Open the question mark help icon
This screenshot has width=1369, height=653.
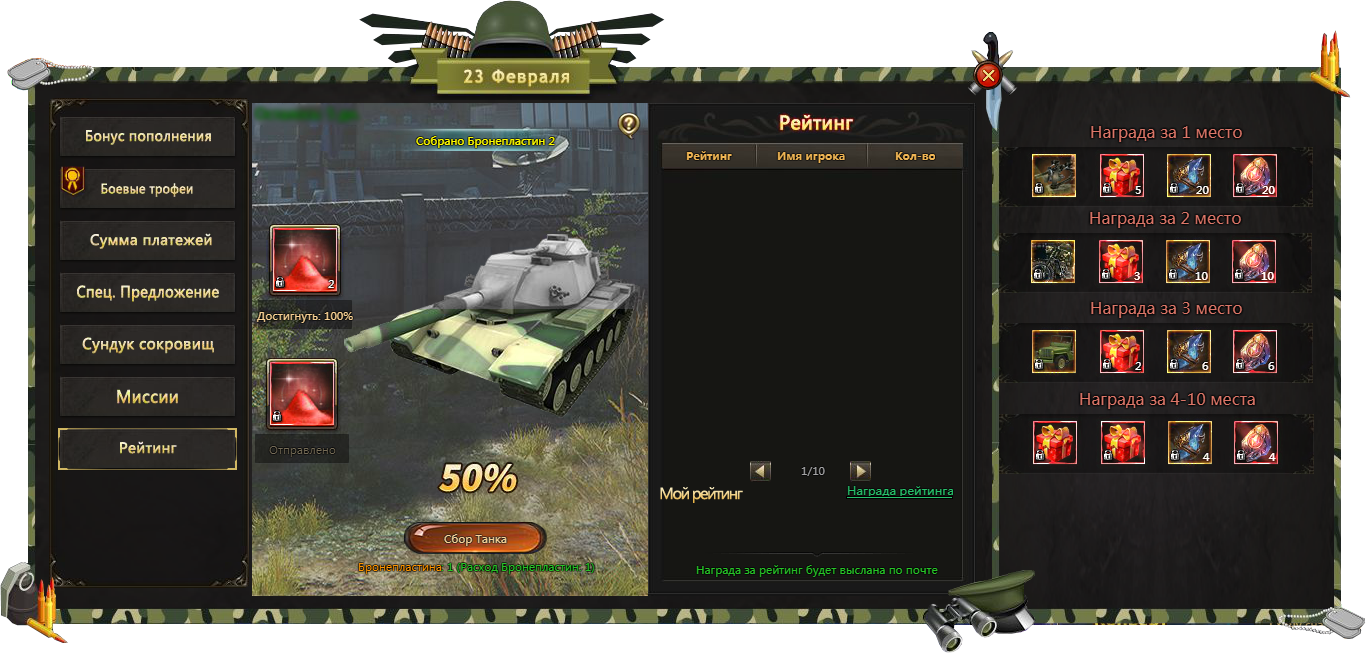point(628,124)
